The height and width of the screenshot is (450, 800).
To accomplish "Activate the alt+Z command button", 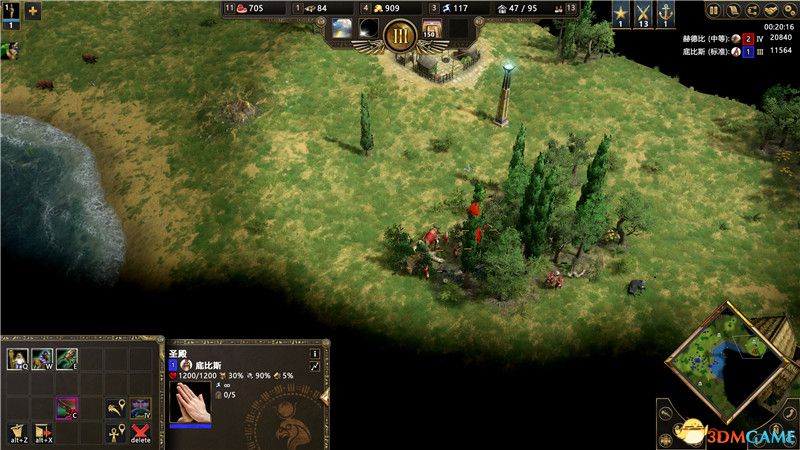I will pyautogui.click(x=17, y=432).
